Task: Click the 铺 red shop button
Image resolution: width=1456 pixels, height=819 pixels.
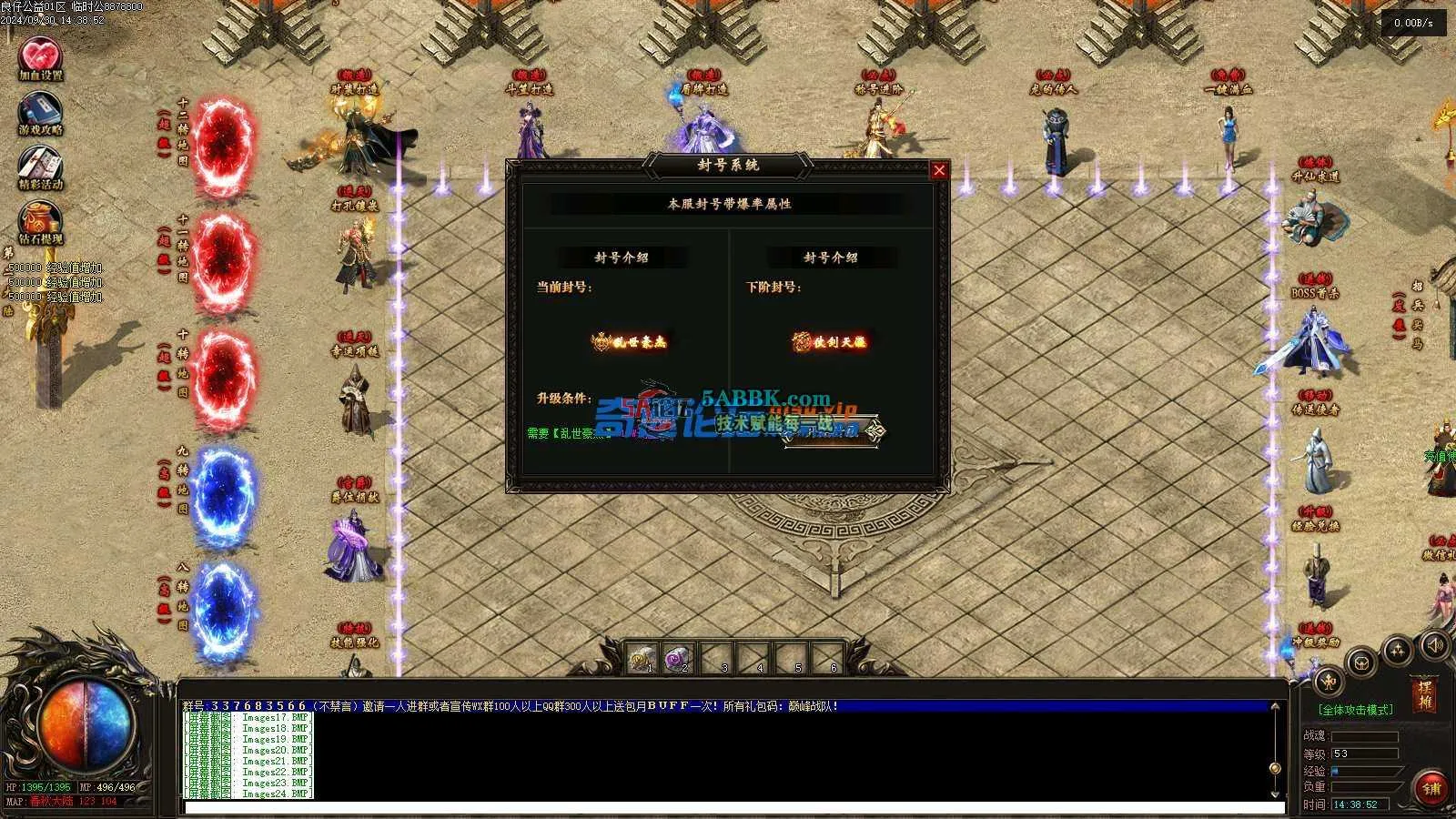Action: point(1429,784)
